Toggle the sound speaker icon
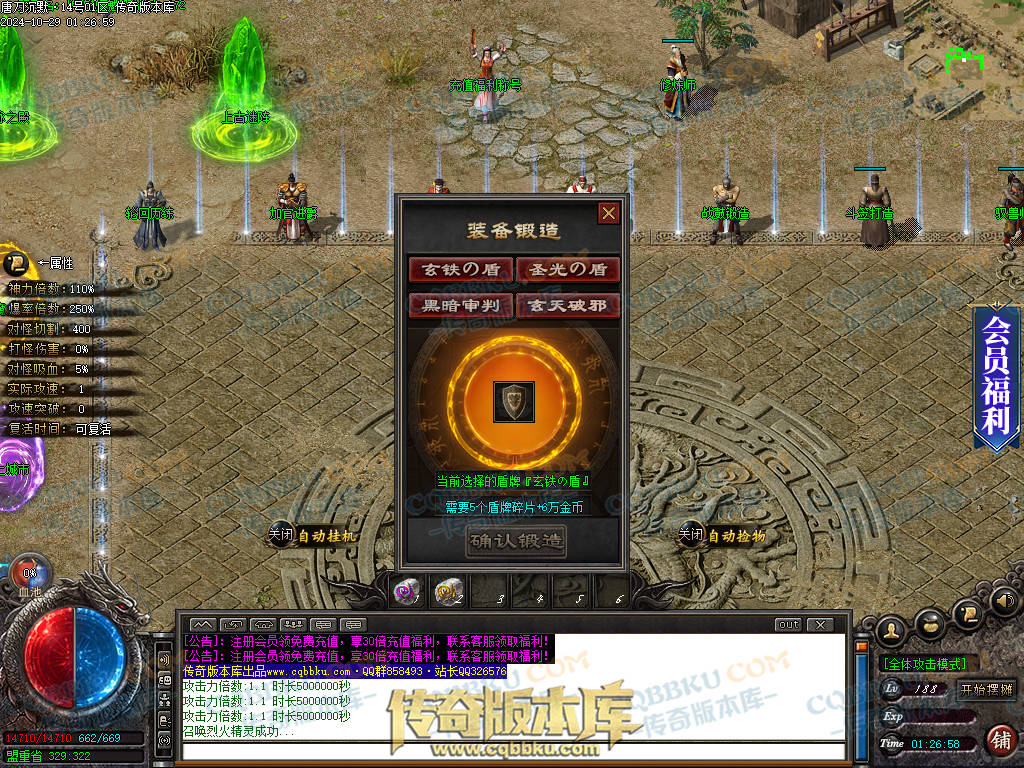1024x768 pixels. coord(1005,601)
